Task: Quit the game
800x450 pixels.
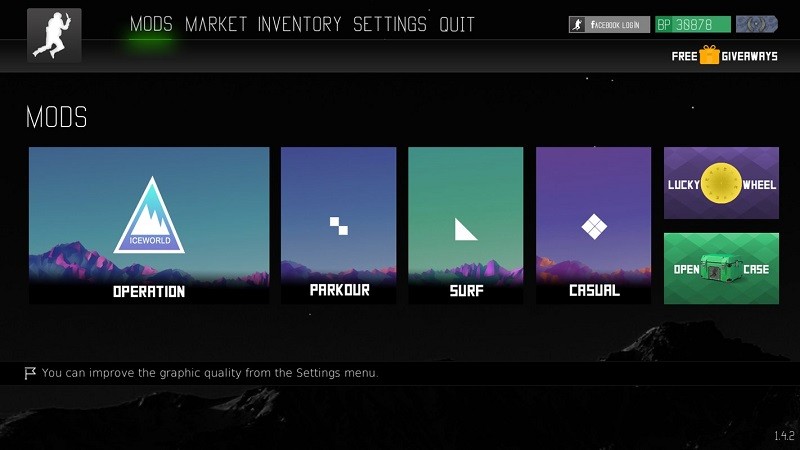Action: [x=457, y=24]
